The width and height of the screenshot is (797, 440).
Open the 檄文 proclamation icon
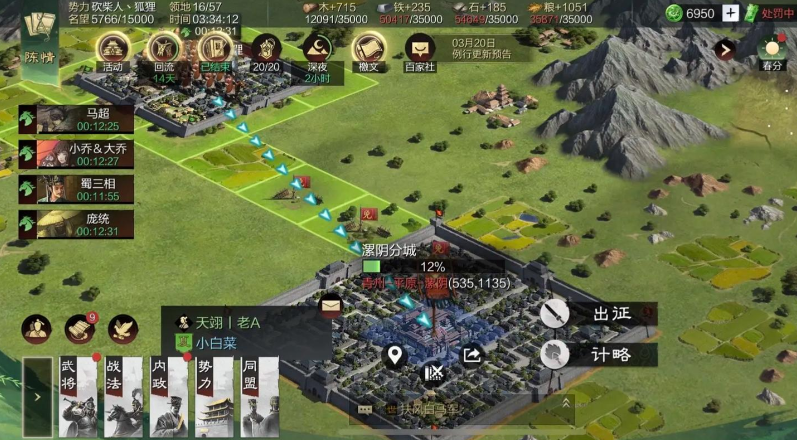coord(369,50)
